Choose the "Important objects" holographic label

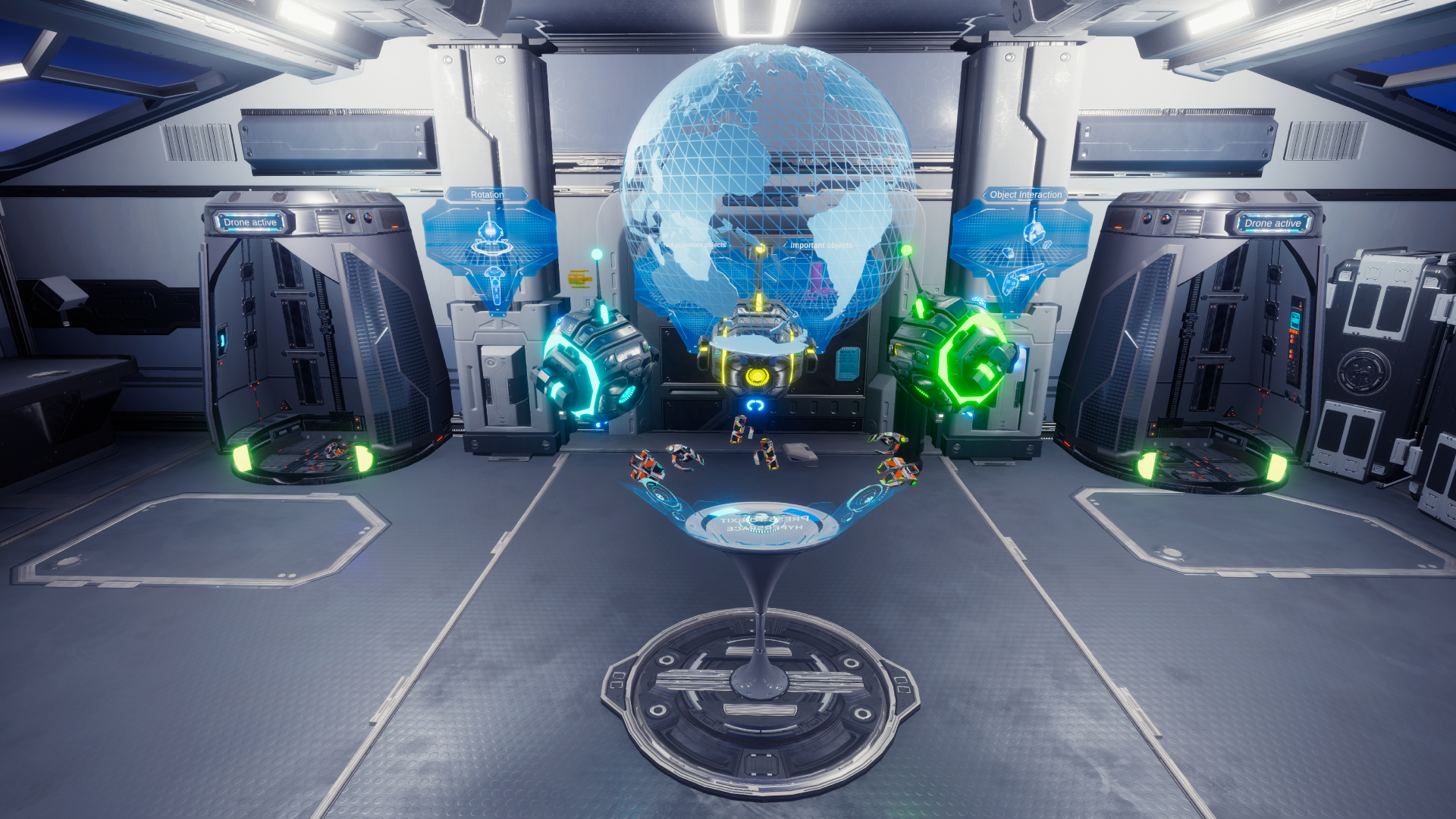tap(821, 246)
